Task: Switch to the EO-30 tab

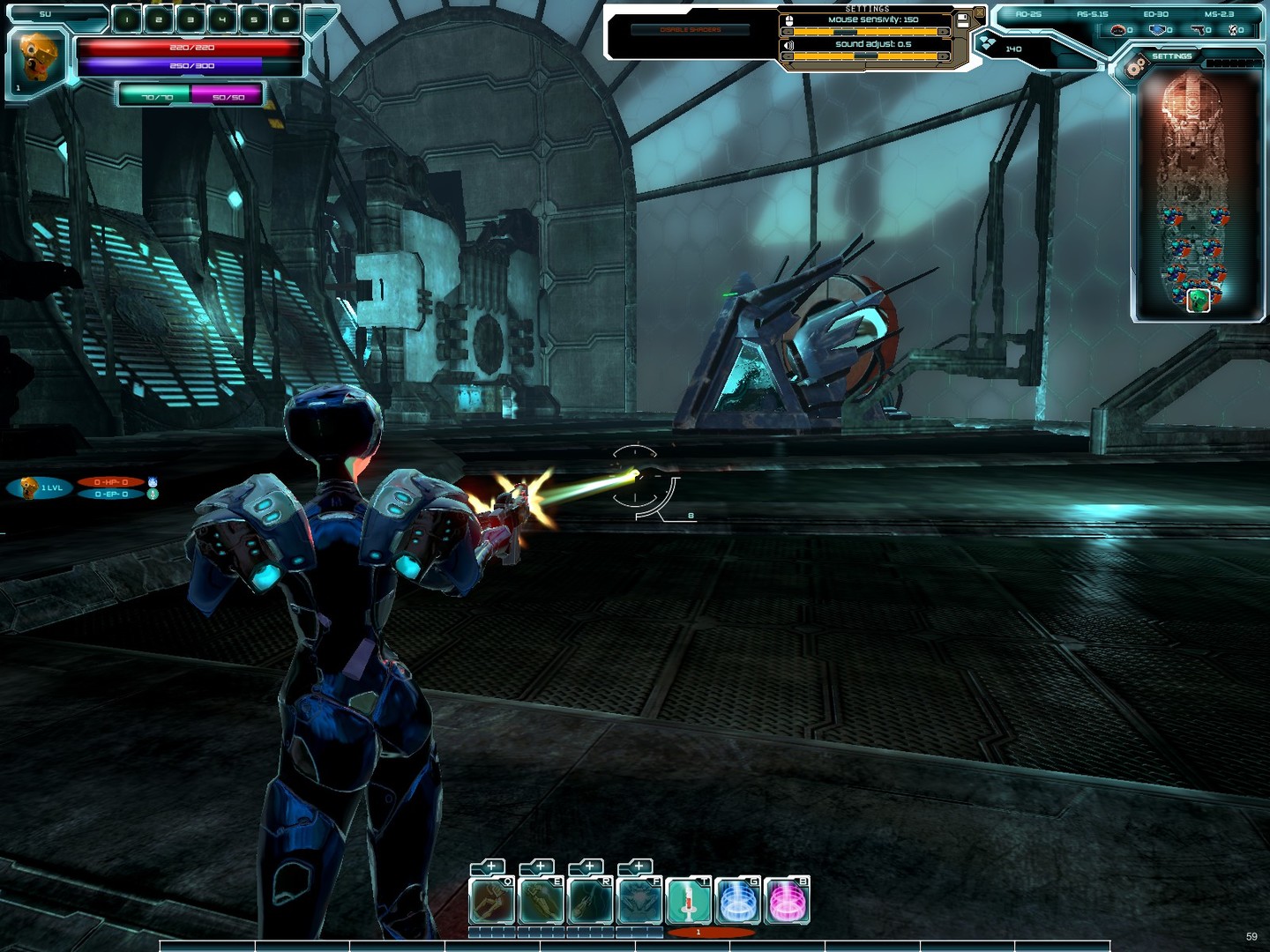Action: pyautogui.click(x=1156, y=12)
